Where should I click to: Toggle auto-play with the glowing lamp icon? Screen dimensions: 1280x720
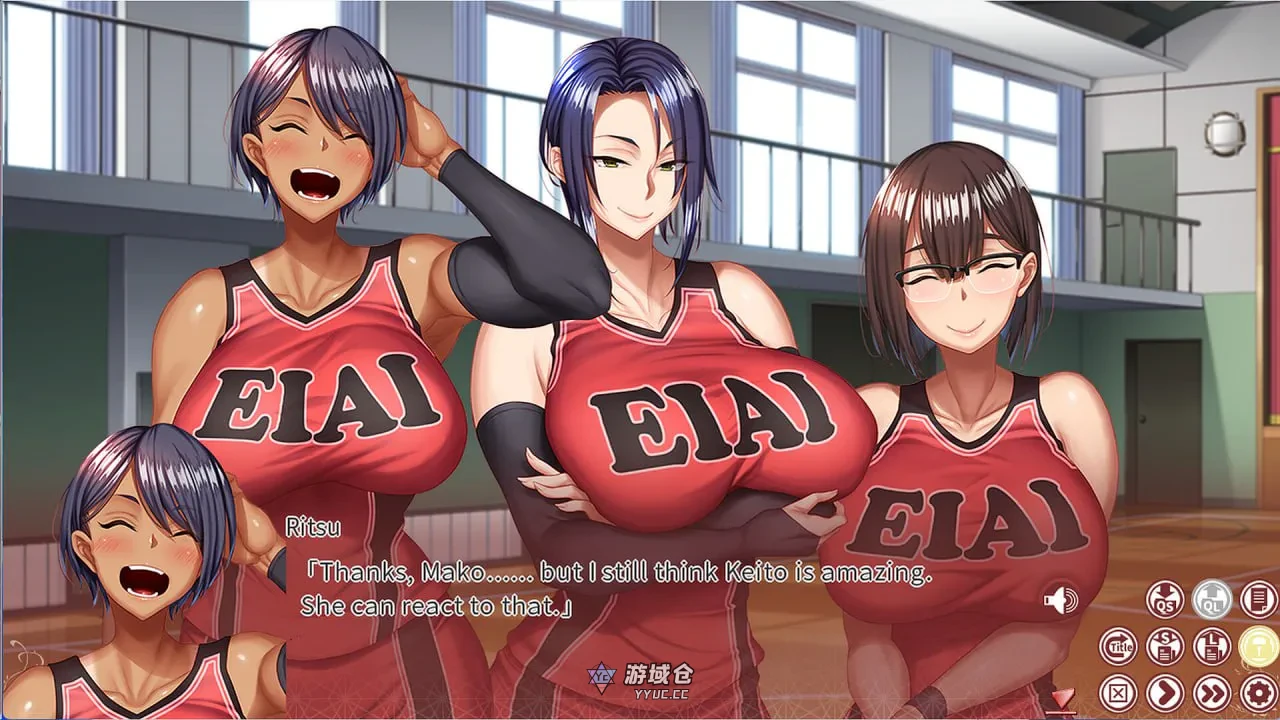click(x=1259, y=648)
